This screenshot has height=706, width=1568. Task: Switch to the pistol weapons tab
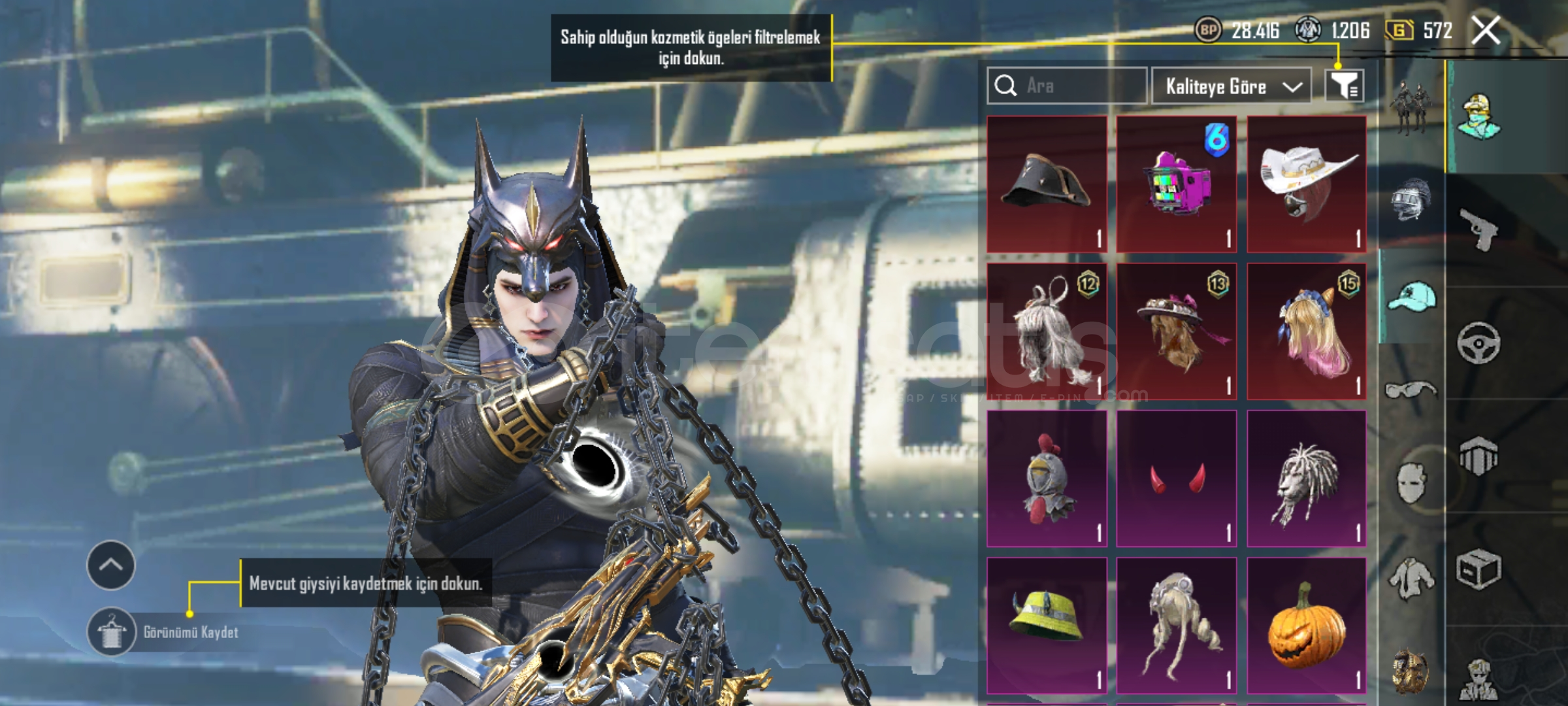pos(1478,229)
